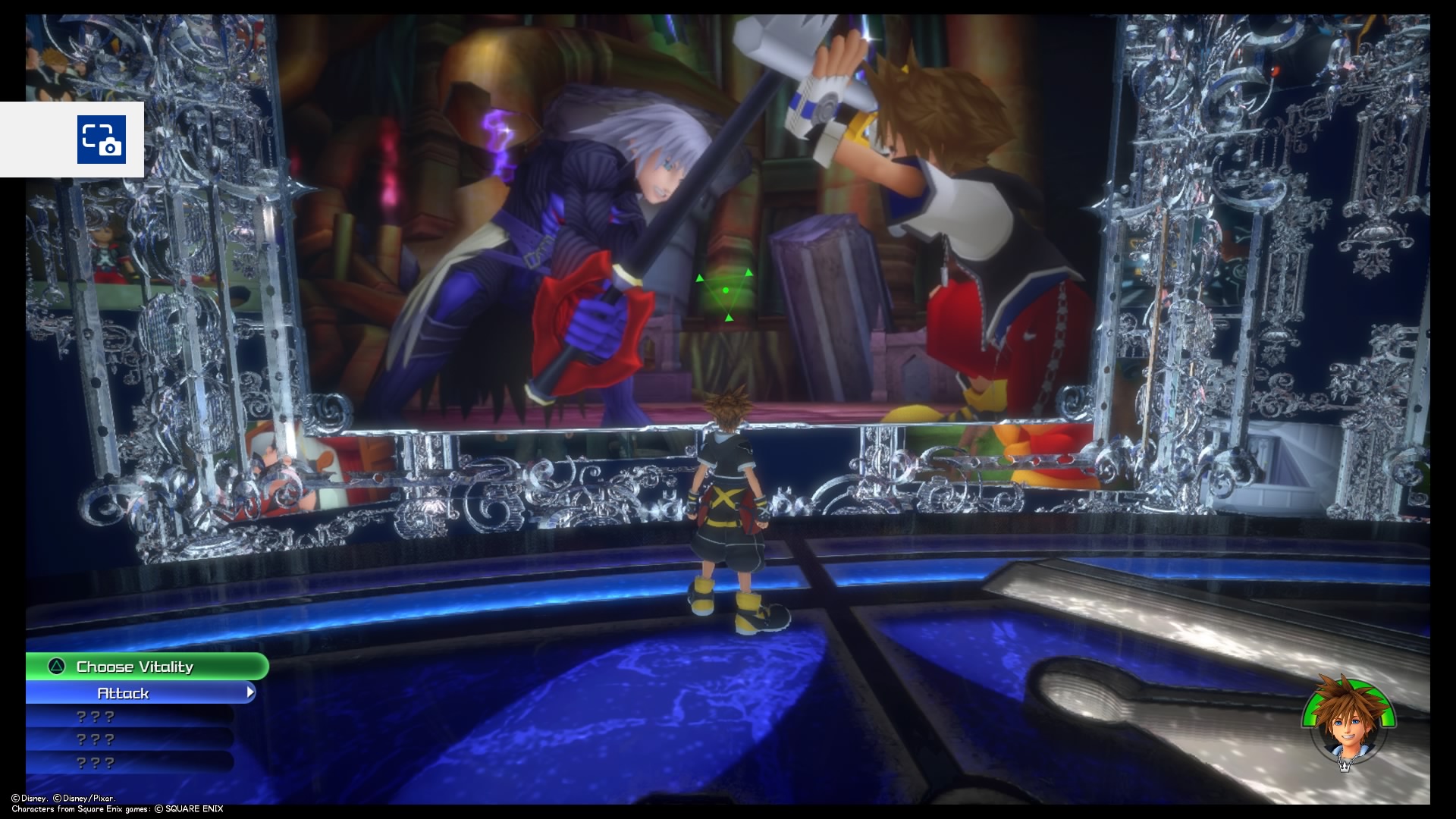Click the lower green reticle triangle
The image size is (1456, 819).
click(729, 318)
